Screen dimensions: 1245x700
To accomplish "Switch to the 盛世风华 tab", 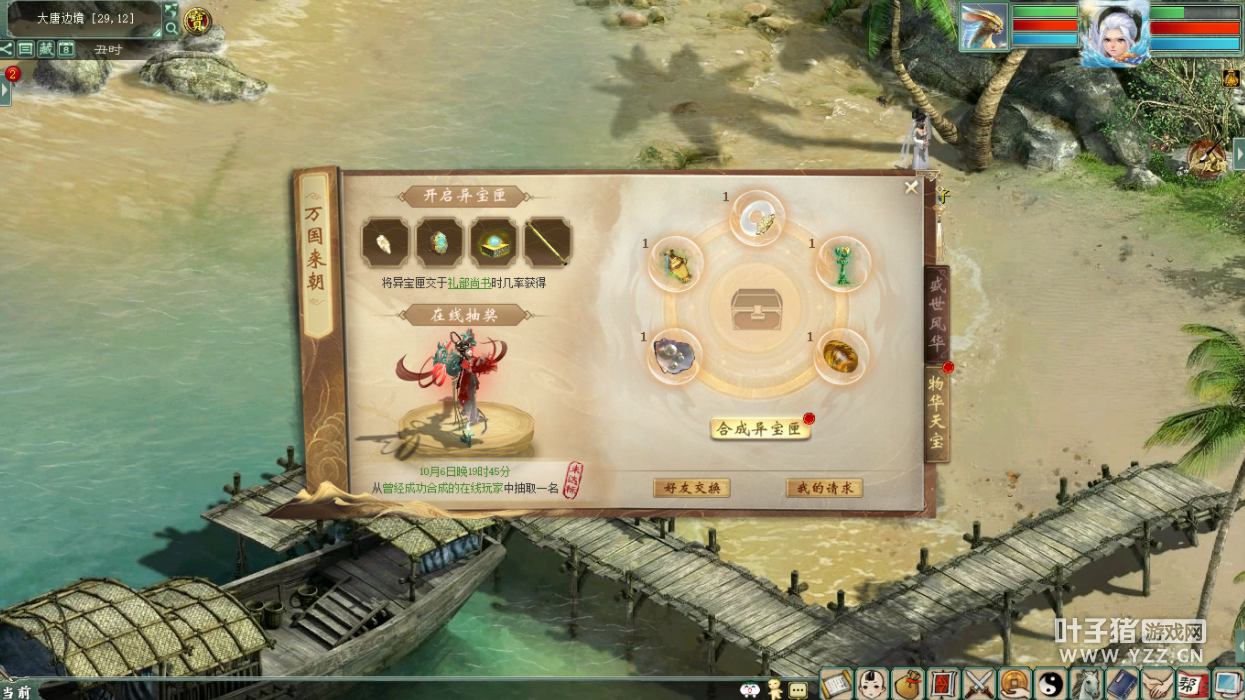I will click(x=936, y=313).
